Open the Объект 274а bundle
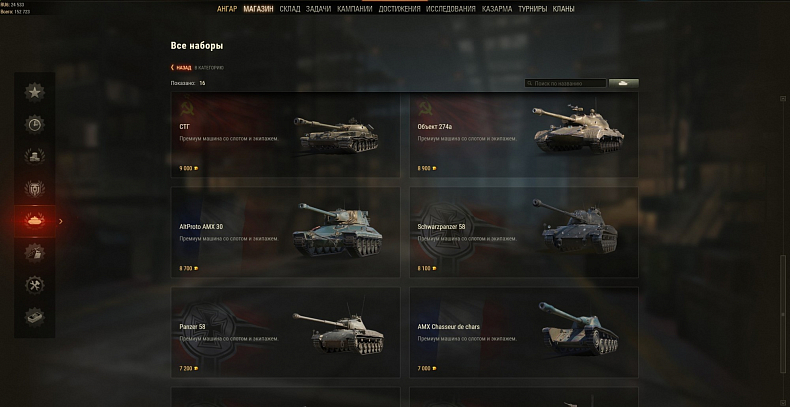Image resolution: width=790 pixels, height=407 pixels. tap(524, 135)
